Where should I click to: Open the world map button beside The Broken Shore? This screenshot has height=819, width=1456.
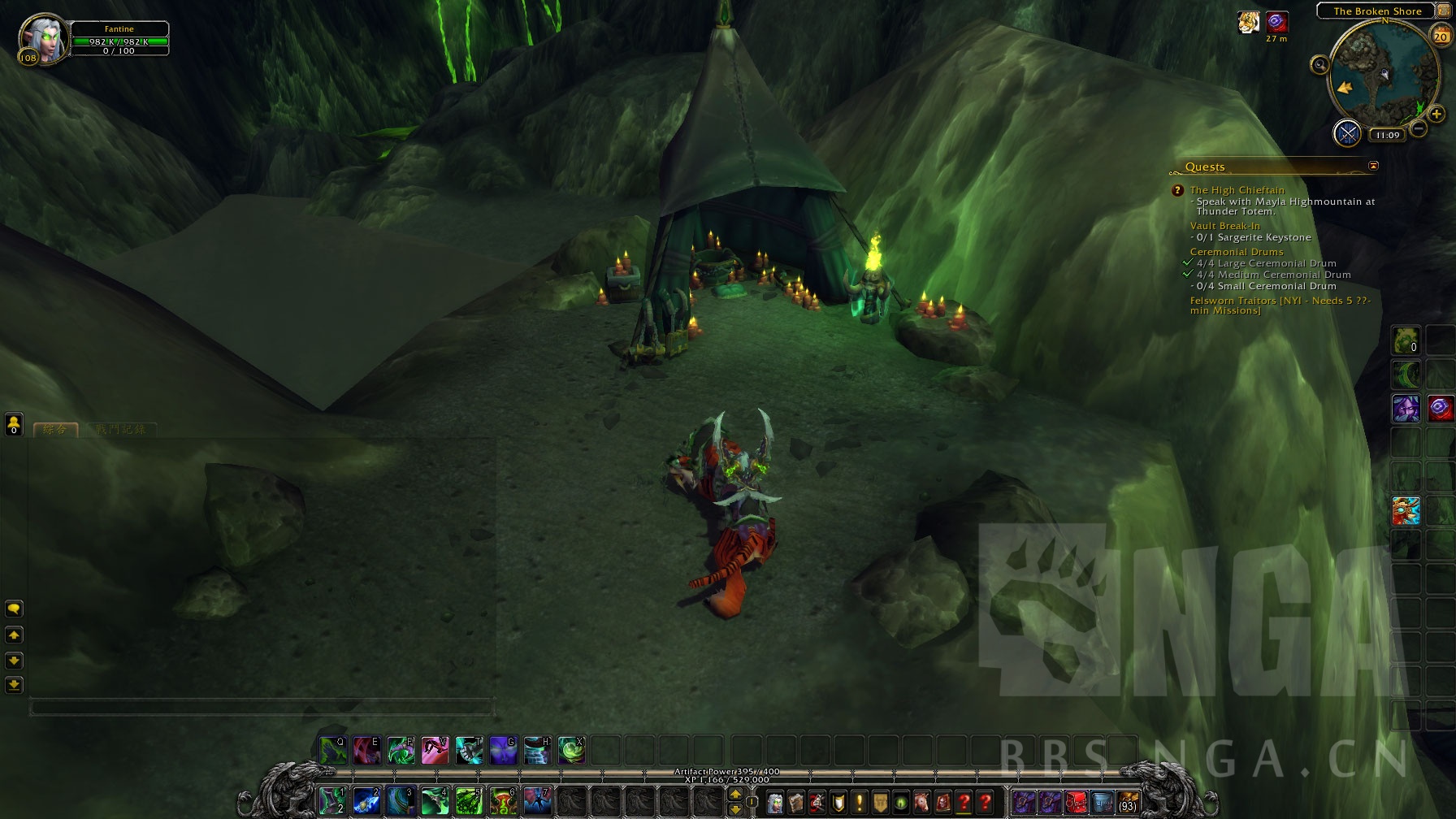point(1443,11)
